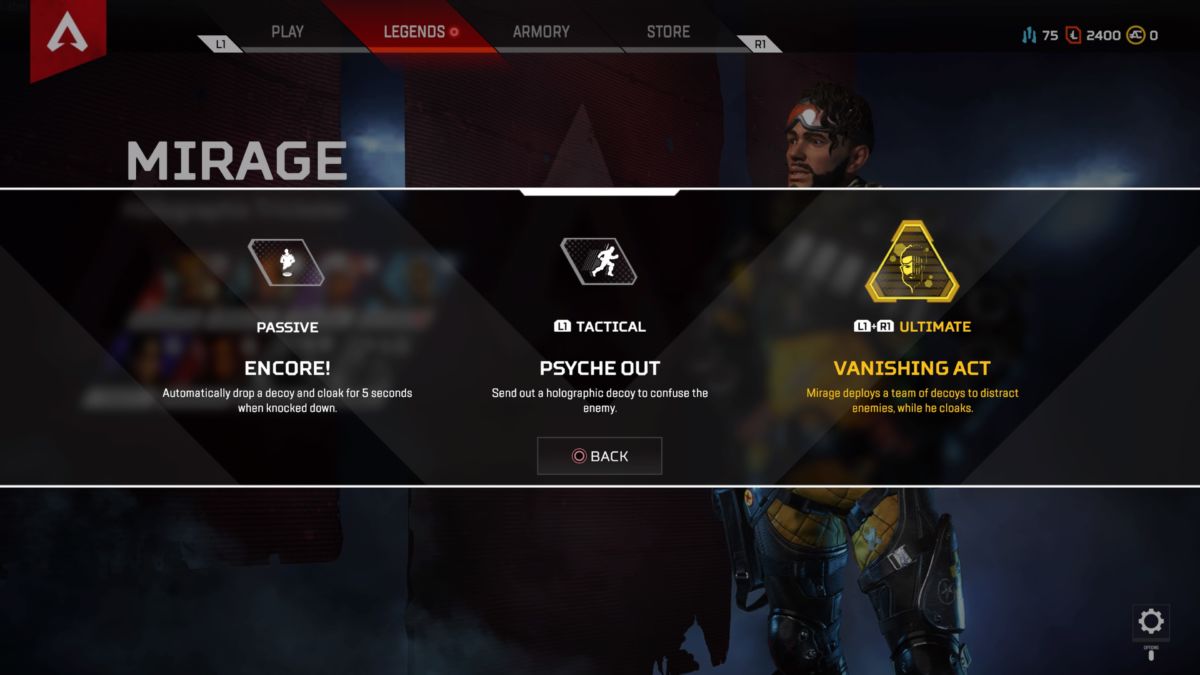Go to the Armory tab

tap(541, 32)
